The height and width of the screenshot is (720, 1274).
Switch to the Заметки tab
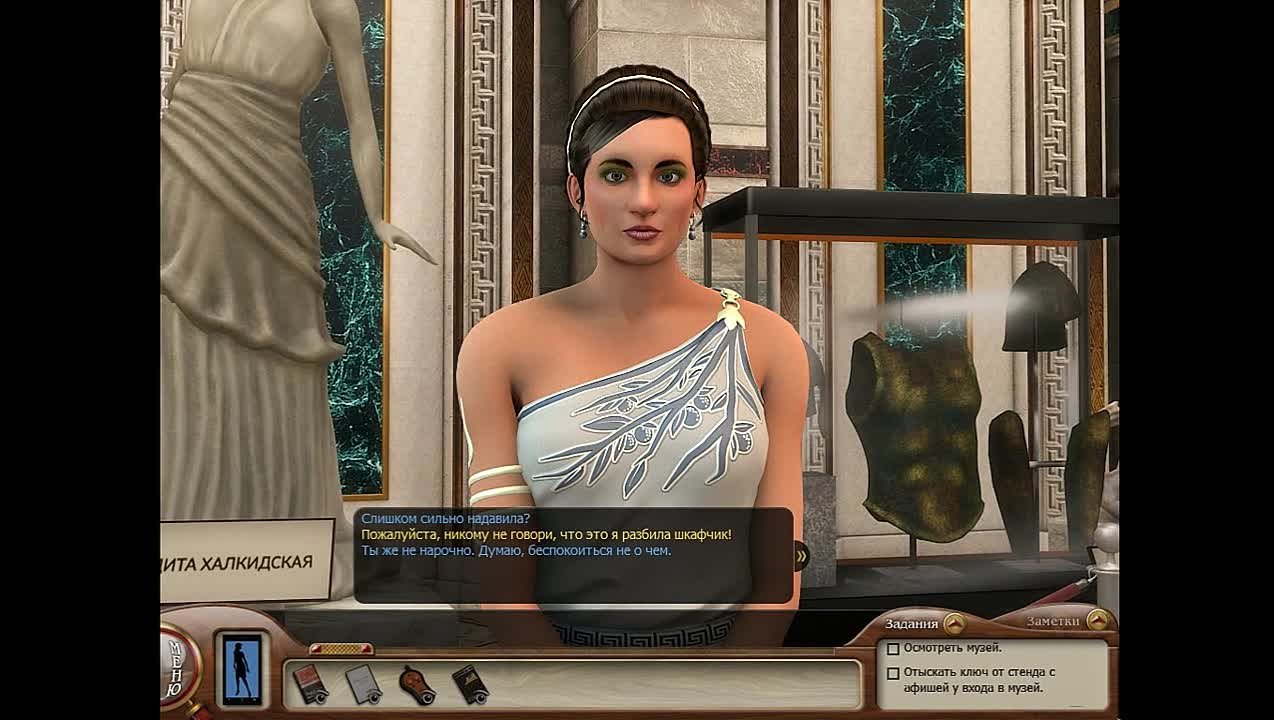[x=1053, y=621]
